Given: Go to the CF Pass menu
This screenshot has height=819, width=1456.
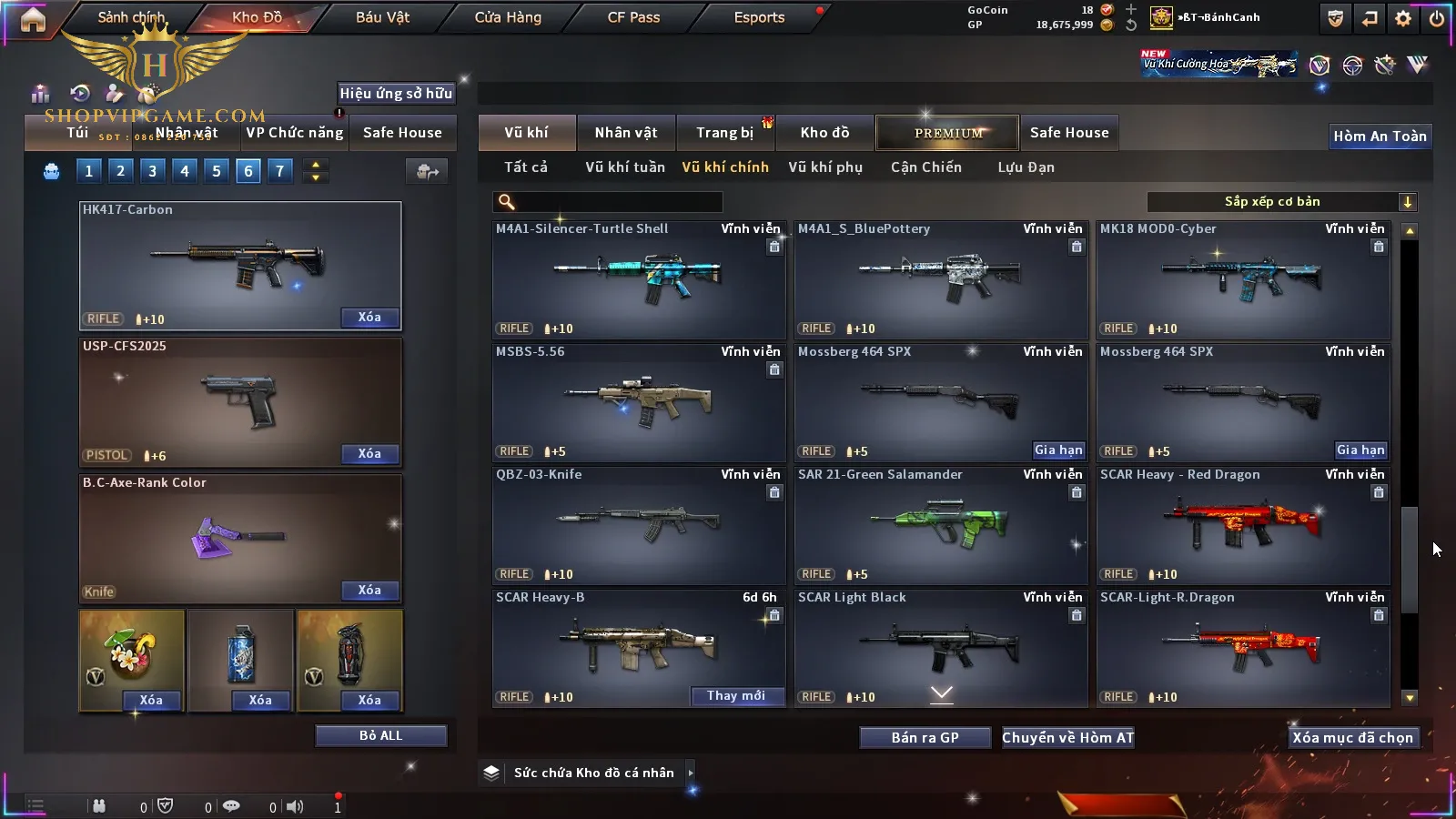Looking at the screenshot, I should point(633,17).
